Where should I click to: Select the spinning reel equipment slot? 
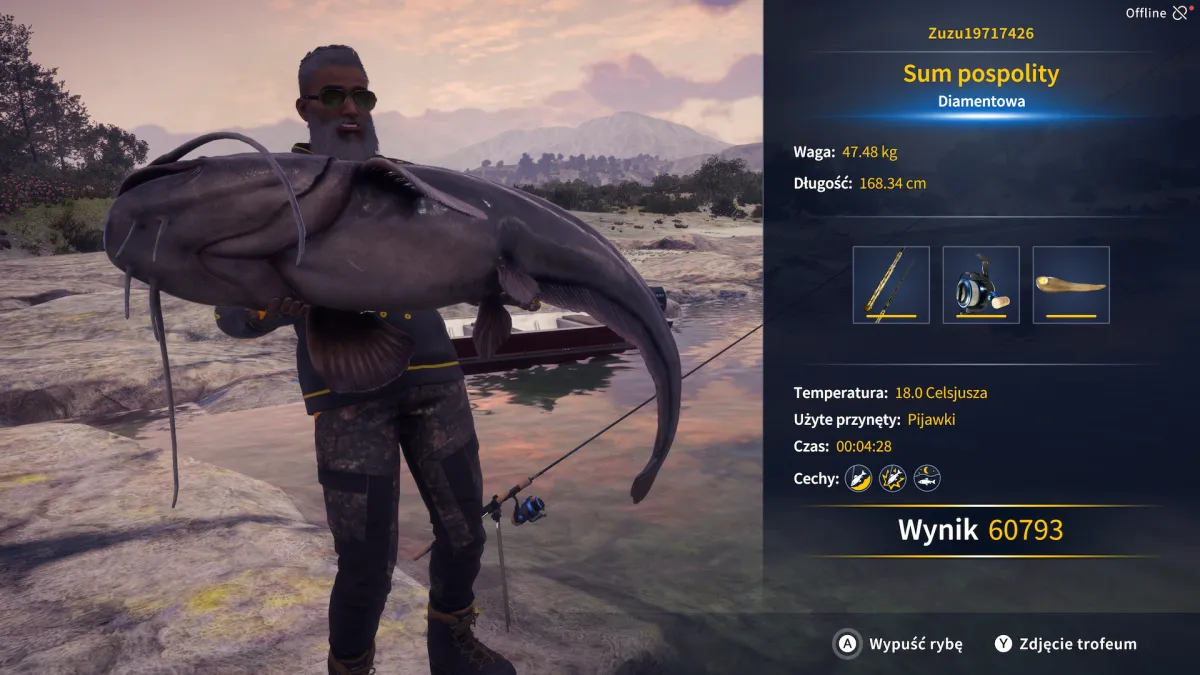[x=981, y=285]
